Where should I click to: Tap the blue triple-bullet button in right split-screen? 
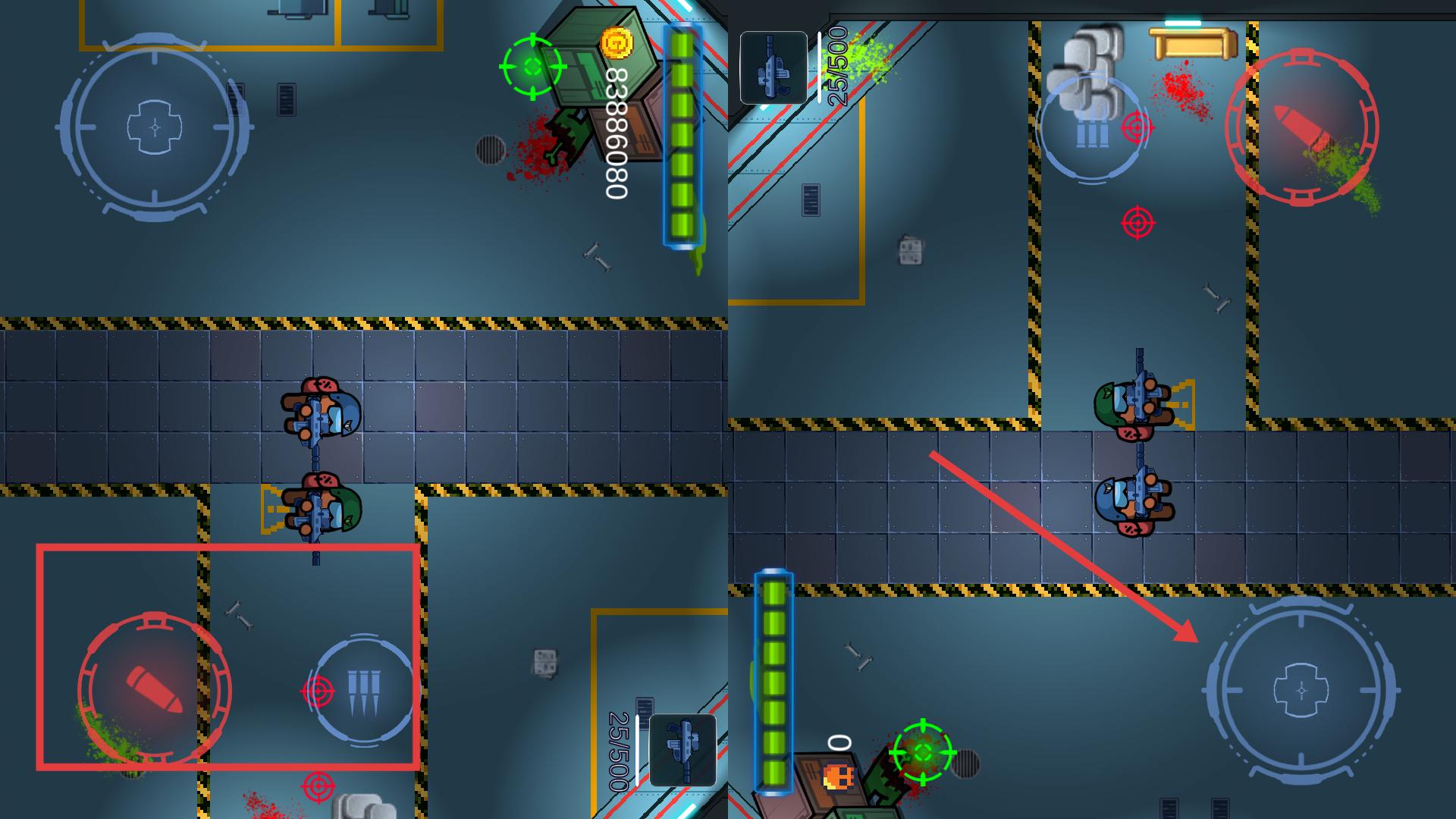1092,129
